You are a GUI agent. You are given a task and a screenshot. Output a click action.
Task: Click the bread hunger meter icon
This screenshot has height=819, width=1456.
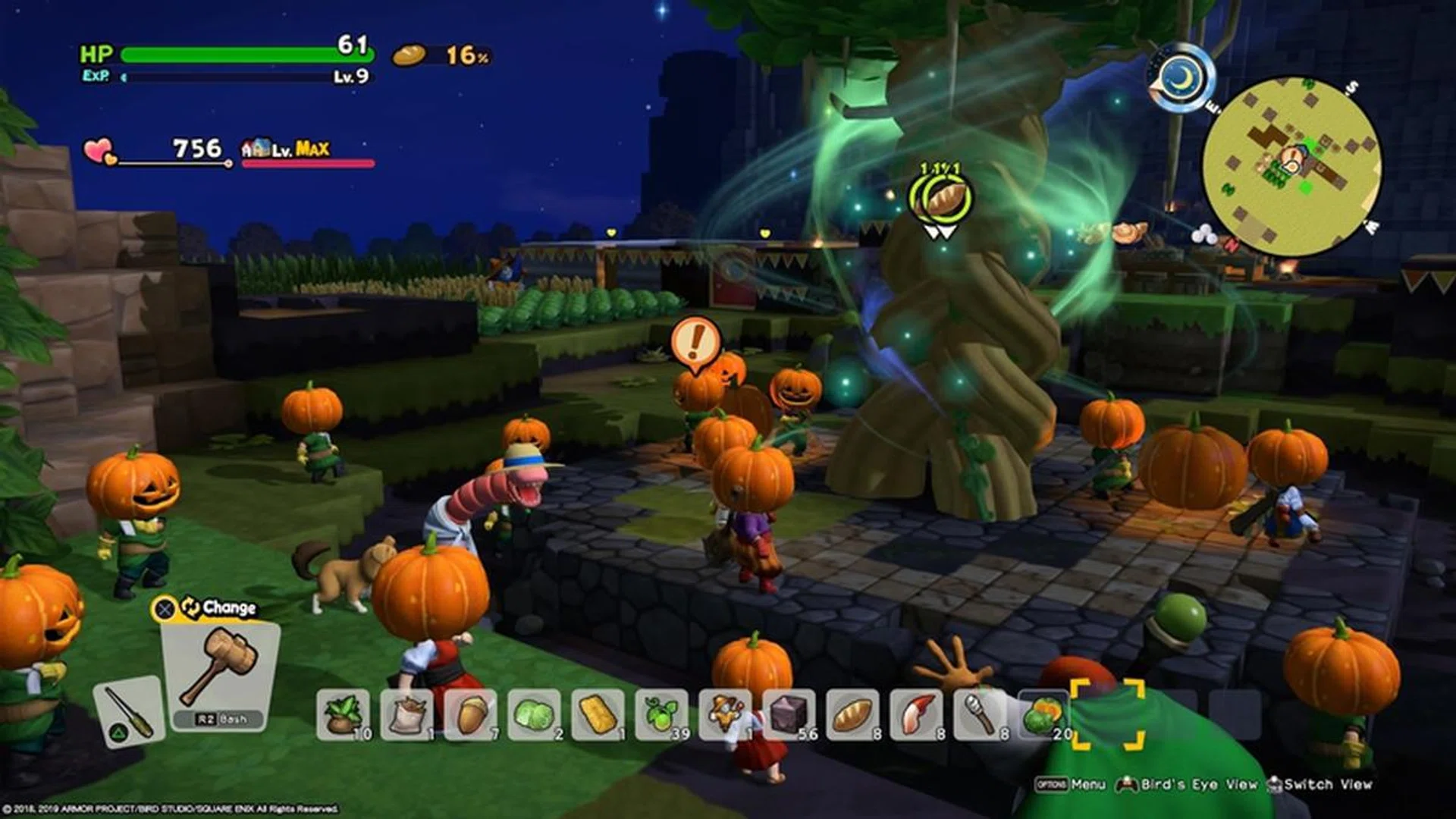click(x=409, y=55)
